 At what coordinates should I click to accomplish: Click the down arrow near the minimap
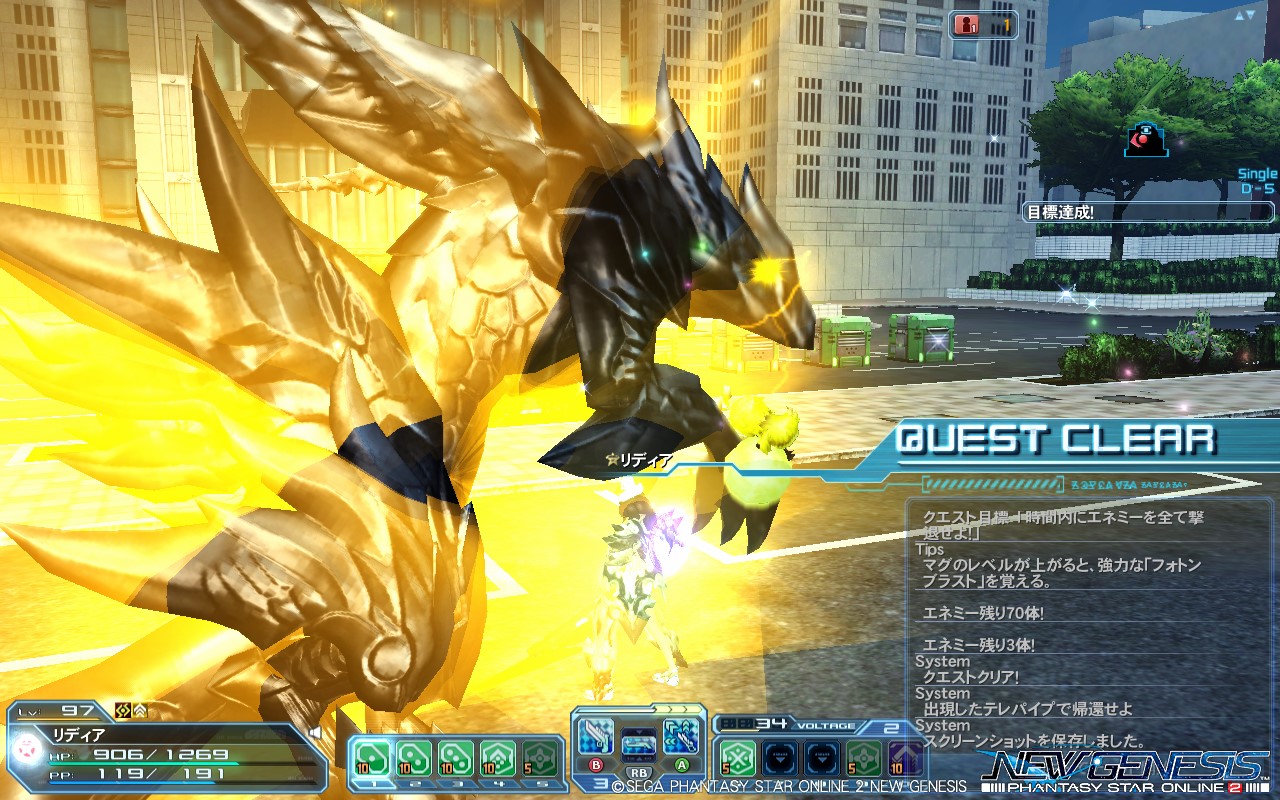tap(1253, 15)
